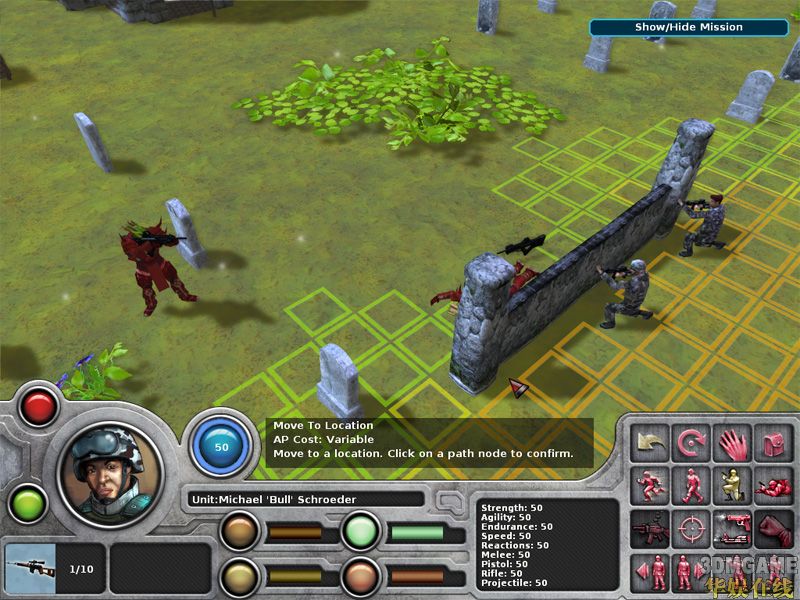Select the crouching stance icon

[733, 485]
